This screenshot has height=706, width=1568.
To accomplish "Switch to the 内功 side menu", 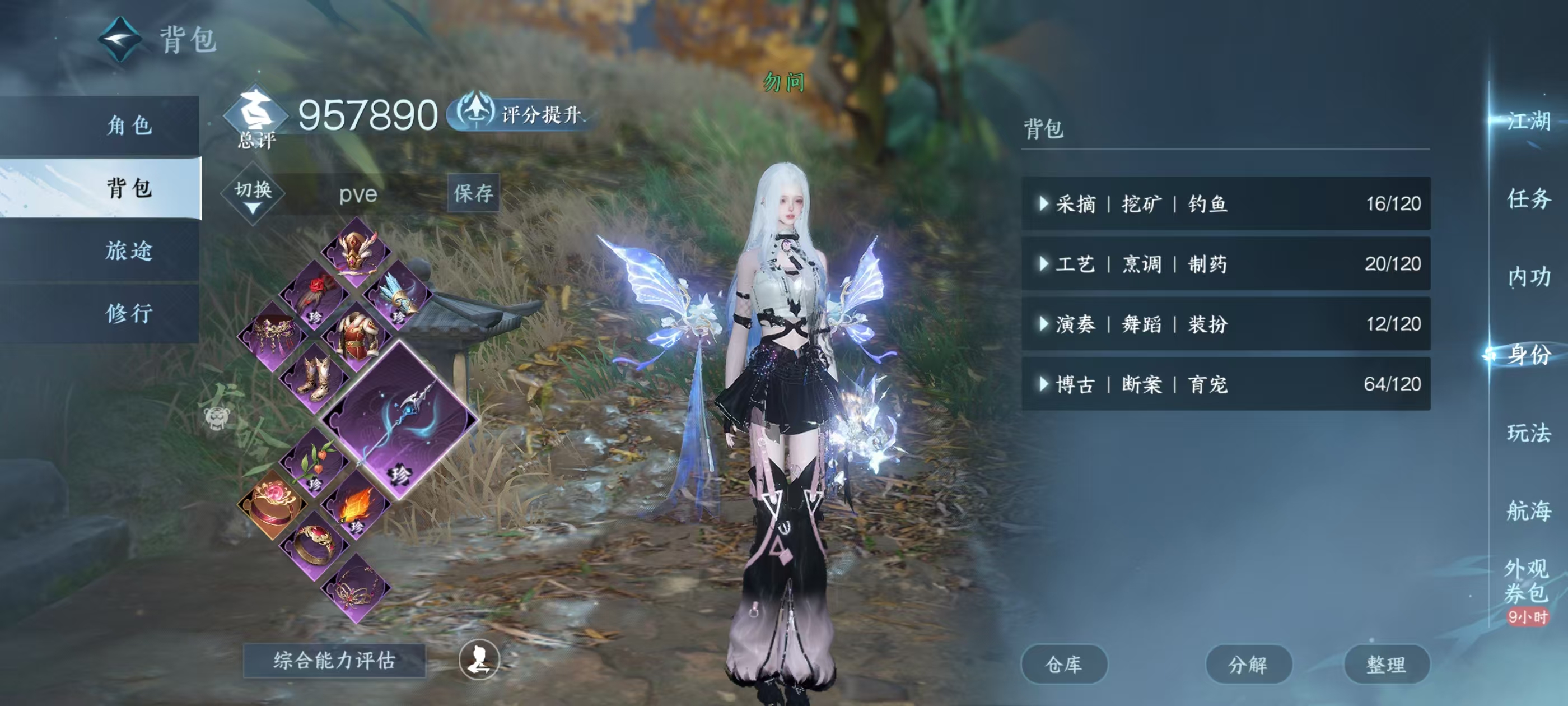I will click(x=1528, y=277).
